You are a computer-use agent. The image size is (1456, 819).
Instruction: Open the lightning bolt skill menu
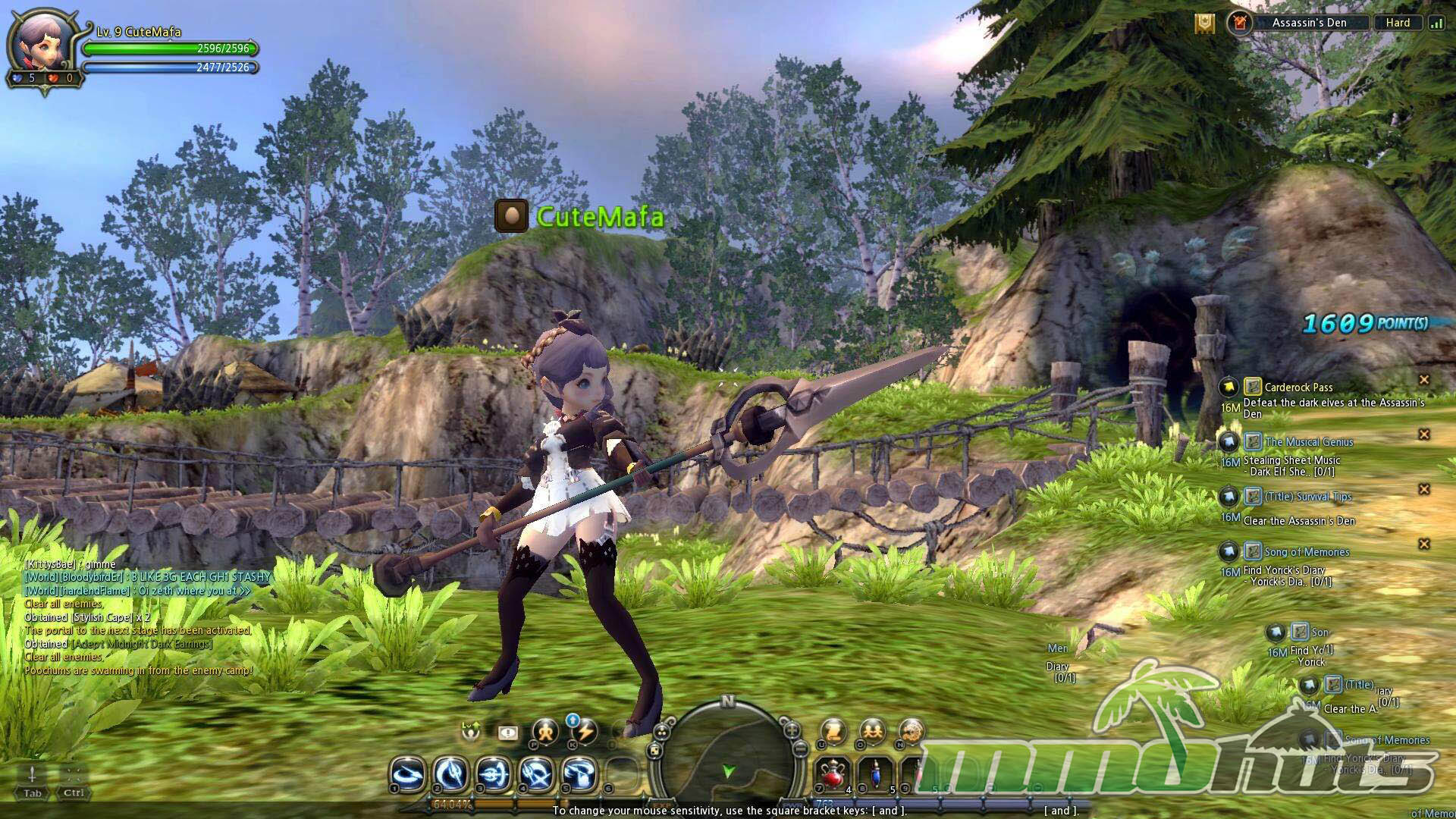[x=585, y=732]
